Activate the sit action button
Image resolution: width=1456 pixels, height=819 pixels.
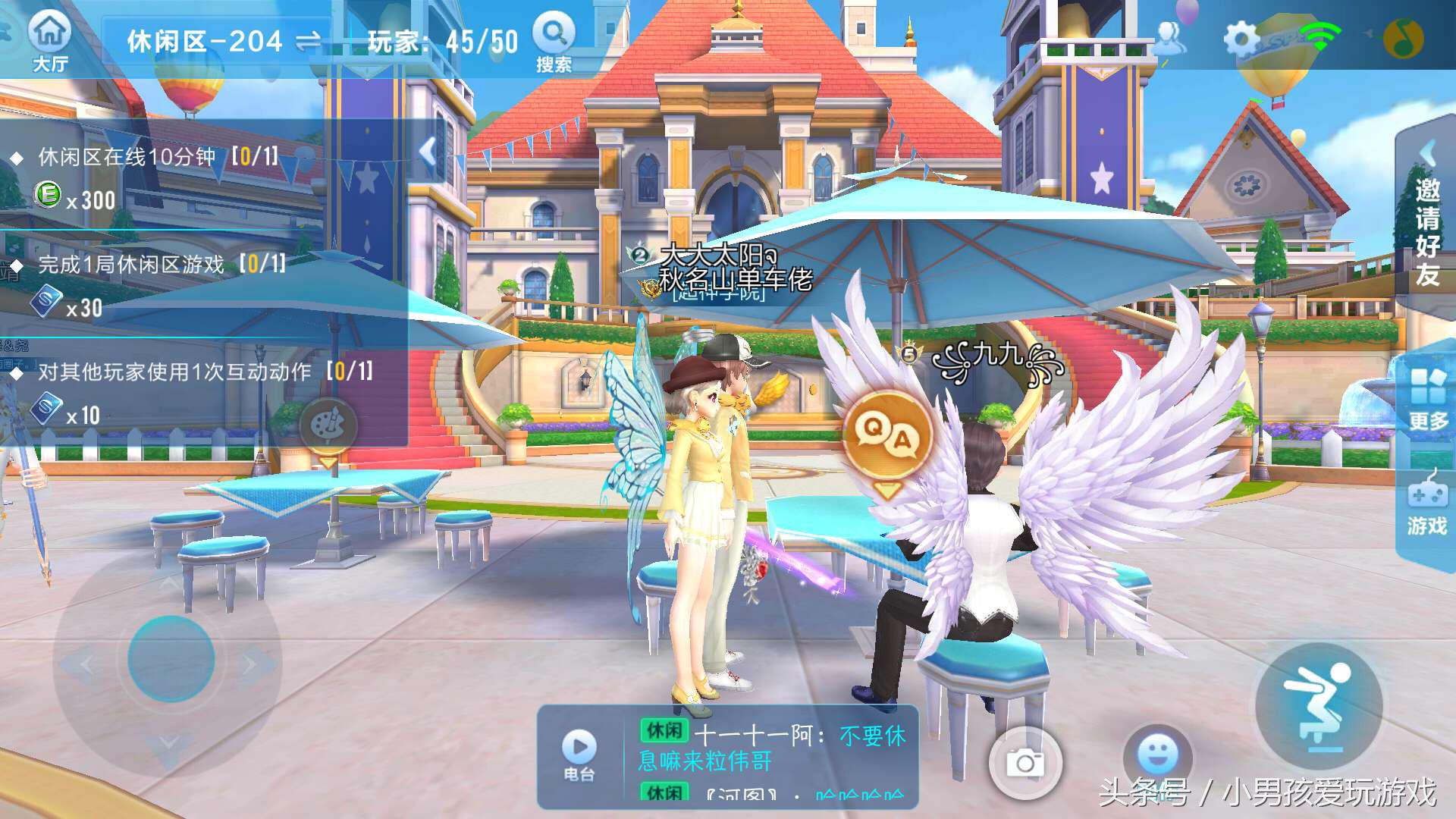(x=1319, y=705)
